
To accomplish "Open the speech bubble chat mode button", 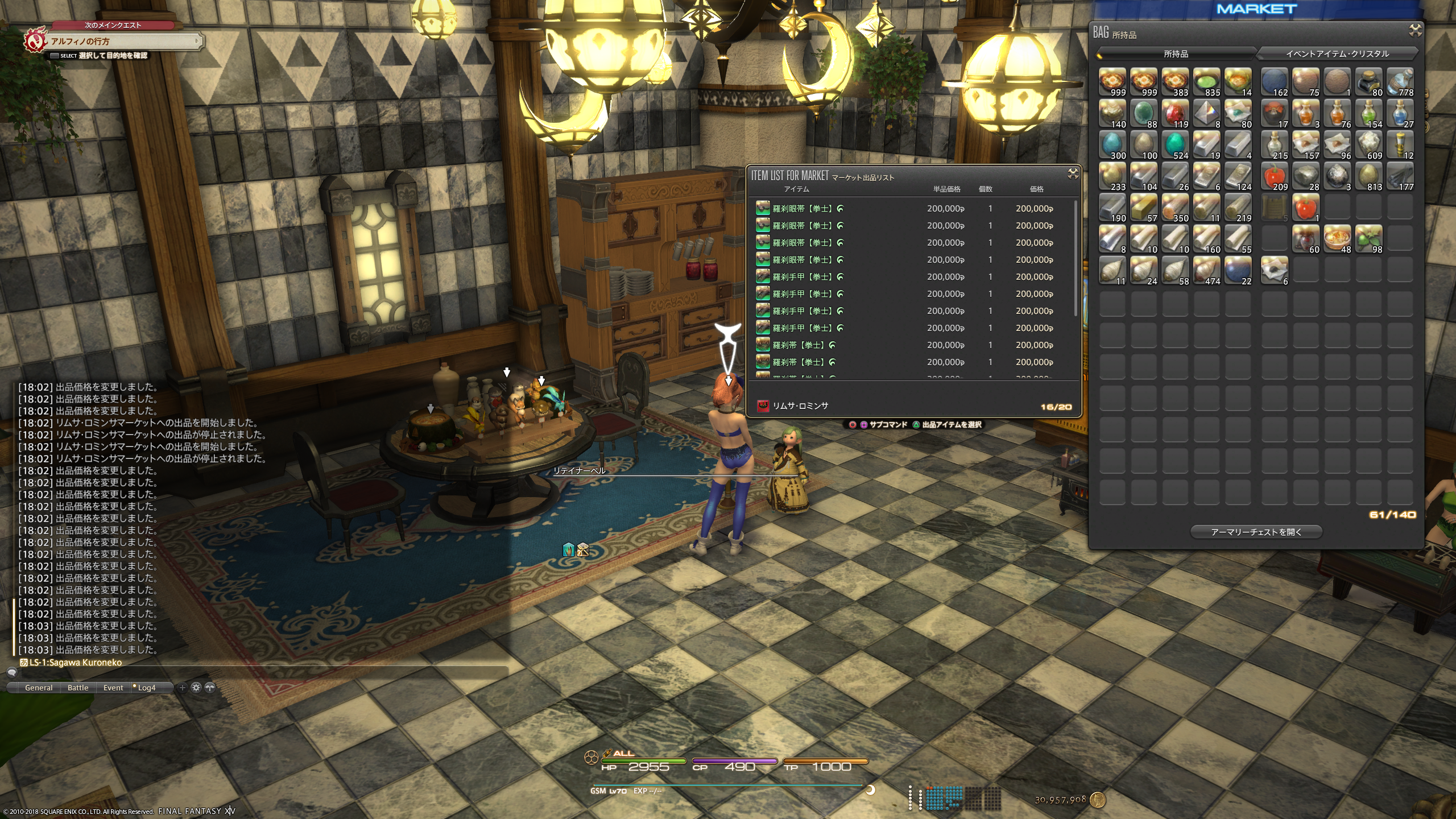I will (11, 673).
